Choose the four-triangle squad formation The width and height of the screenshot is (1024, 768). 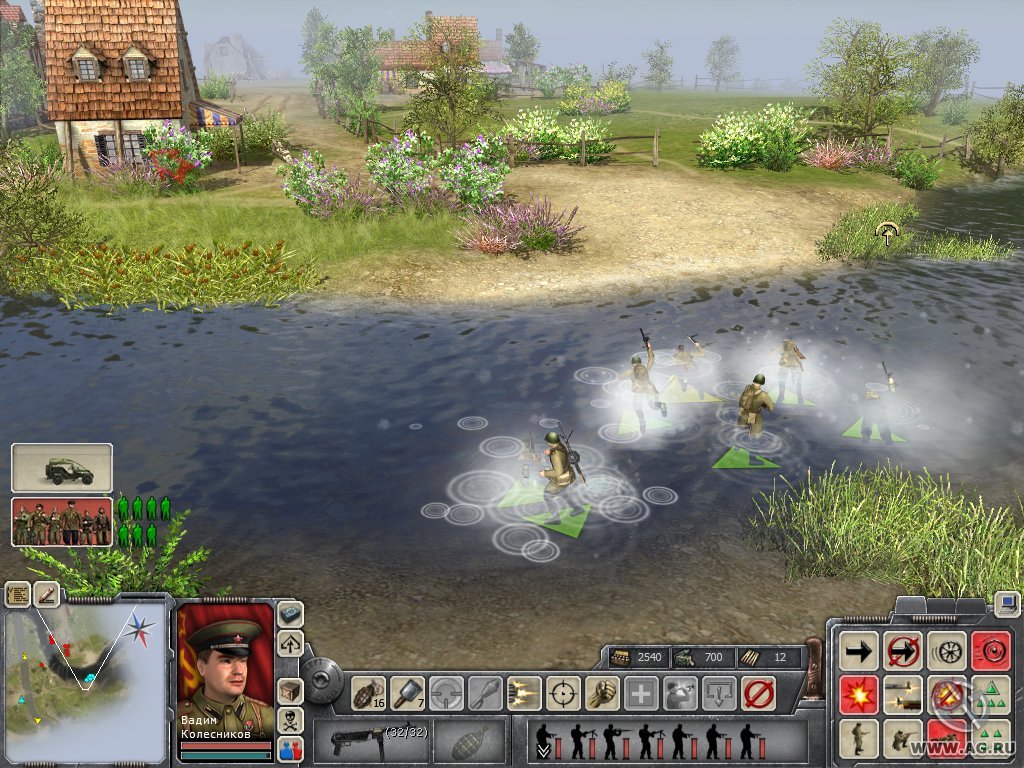pos(991,695)
